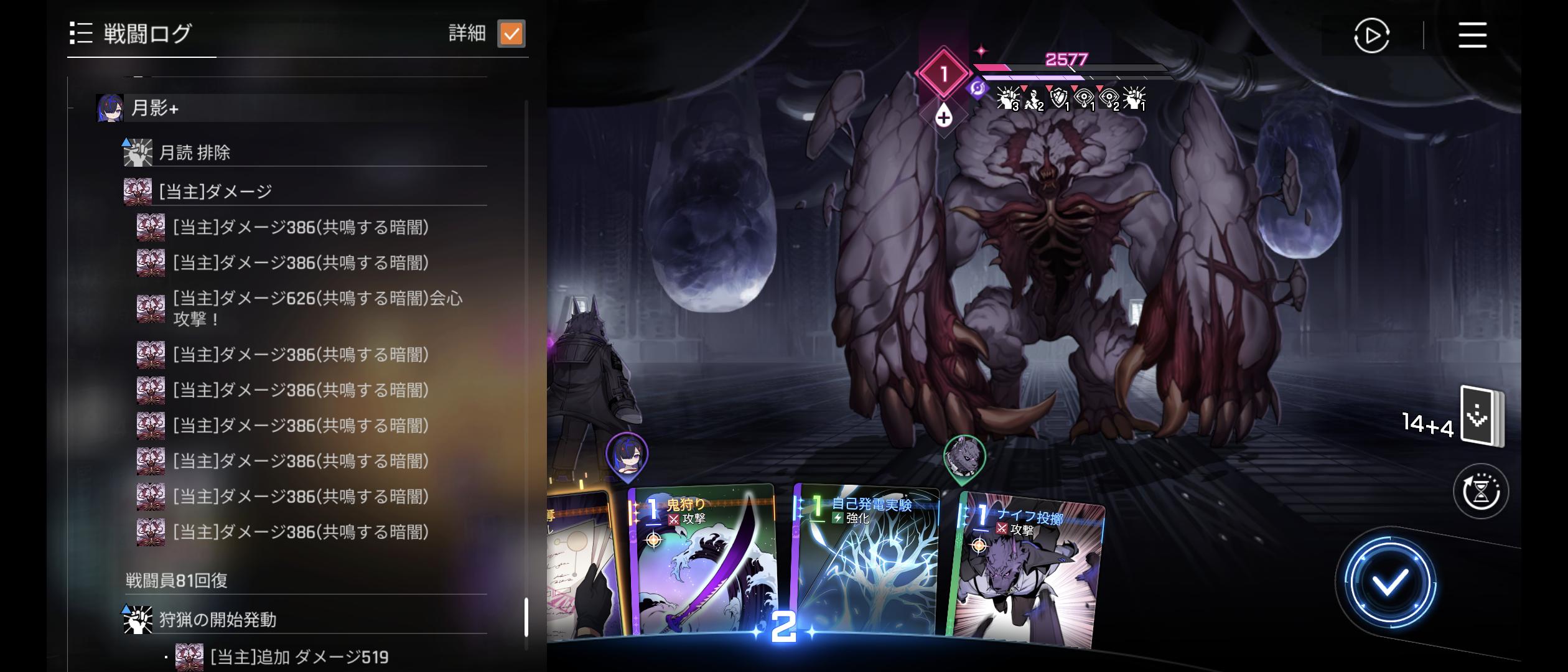Open the draw pile deck icon

pyautogui.click(x=1481, y=416)
